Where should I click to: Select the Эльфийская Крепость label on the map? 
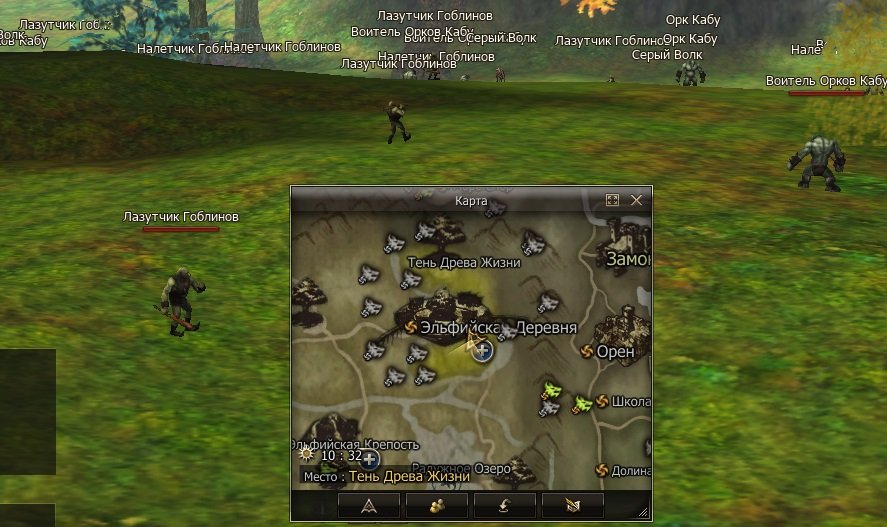[x=356, y=444]
